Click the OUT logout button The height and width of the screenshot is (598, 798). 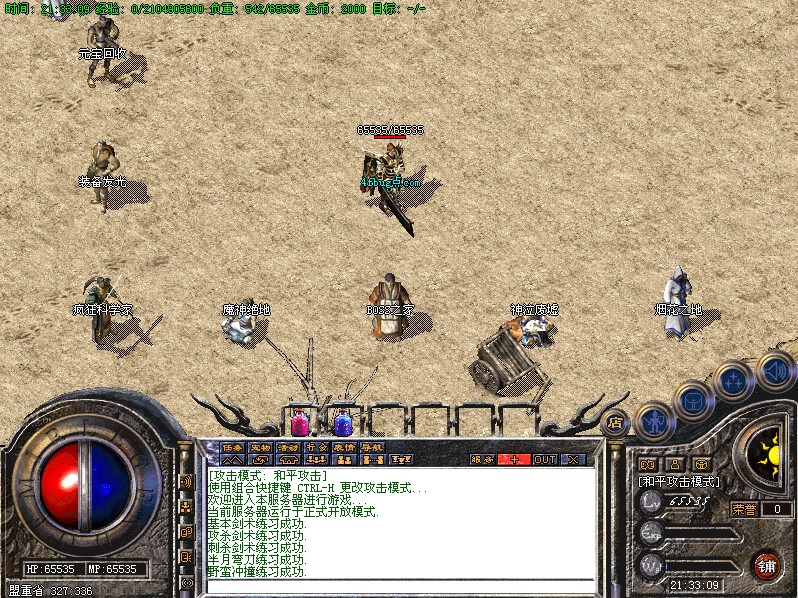point(545,460)
